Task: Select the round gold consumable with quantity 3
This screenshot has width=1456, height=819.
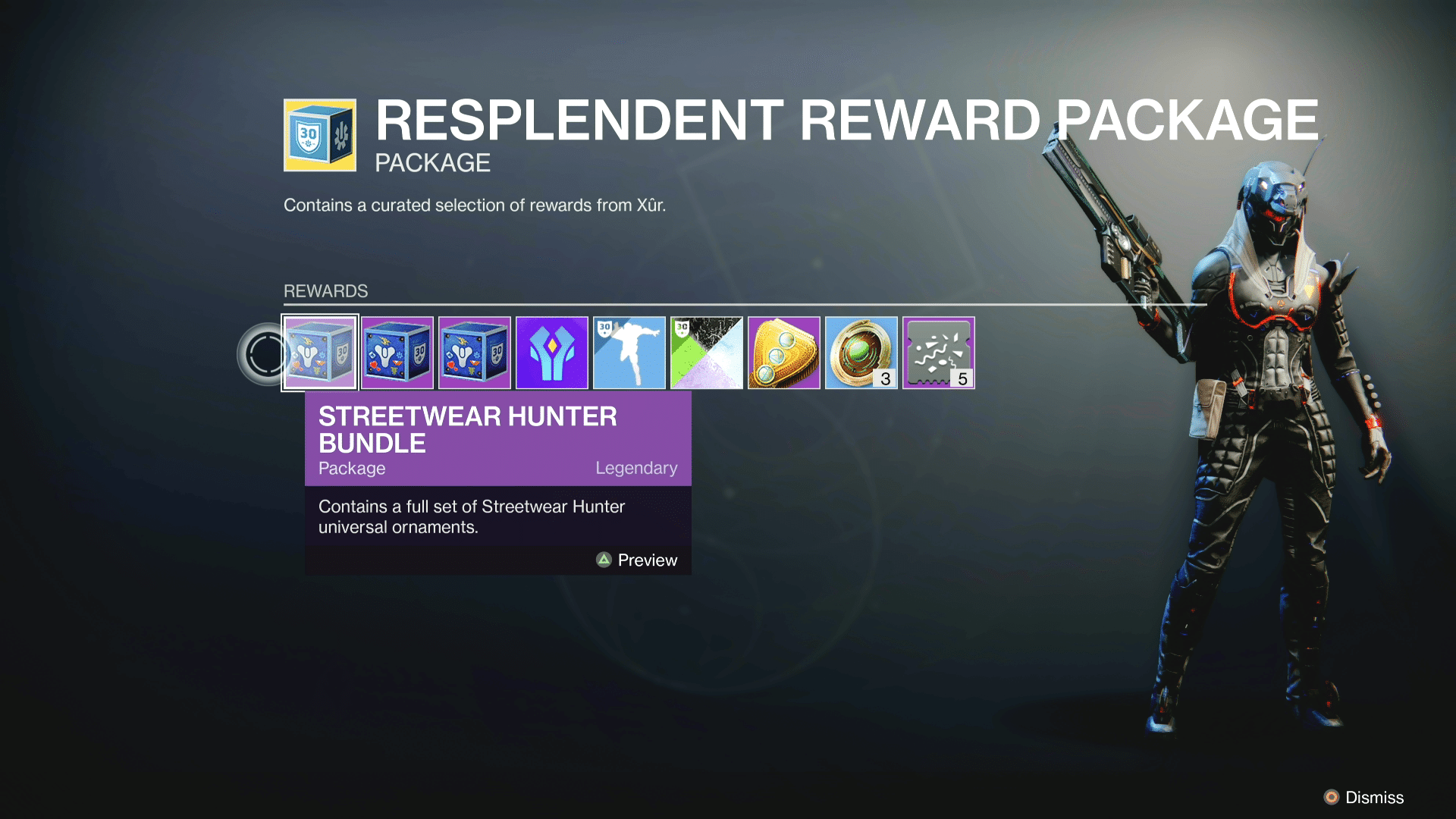Action: coord(861,352)
